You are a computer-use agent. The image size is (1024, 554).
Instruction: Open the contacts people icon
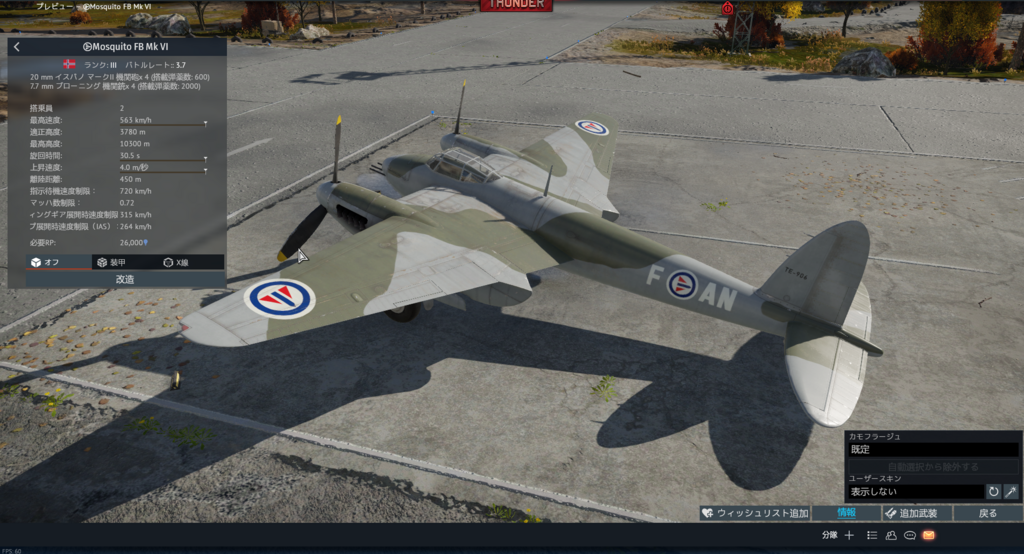pyautogui.click(x=891, y=535)
